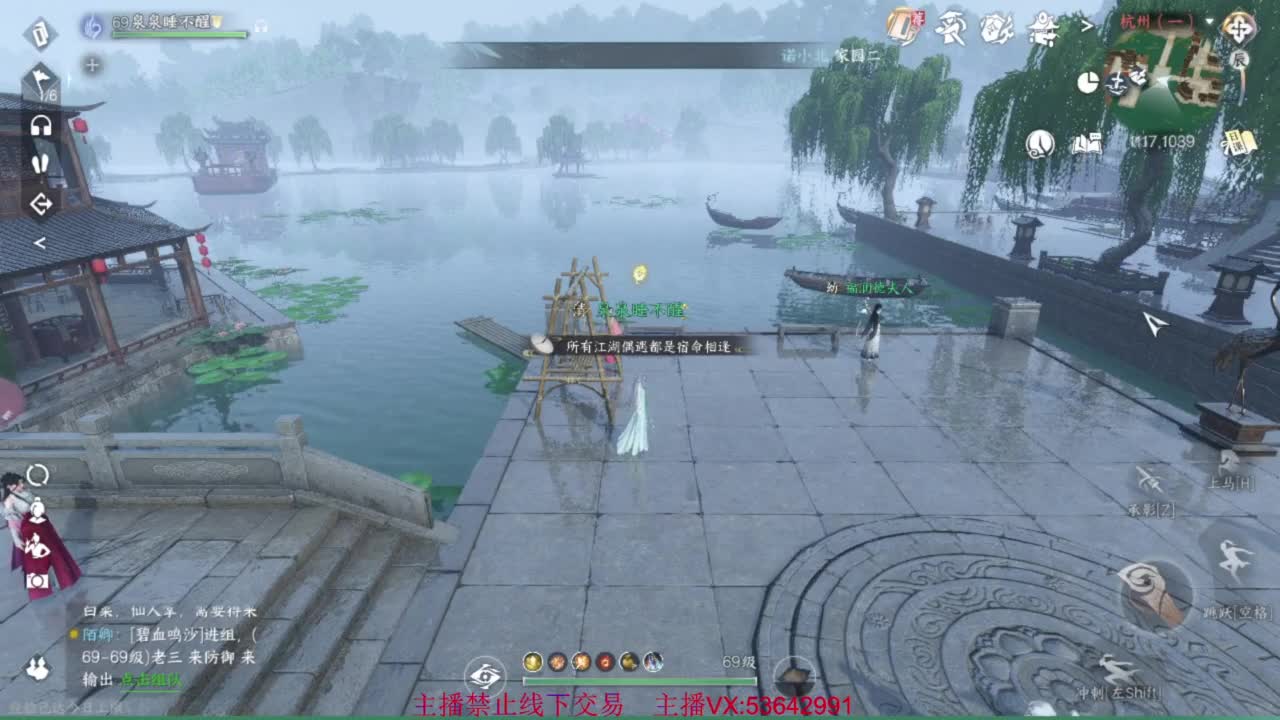Open the 杭州（一） server region dropdown
1280x720 pixels.
[1157, 22]
